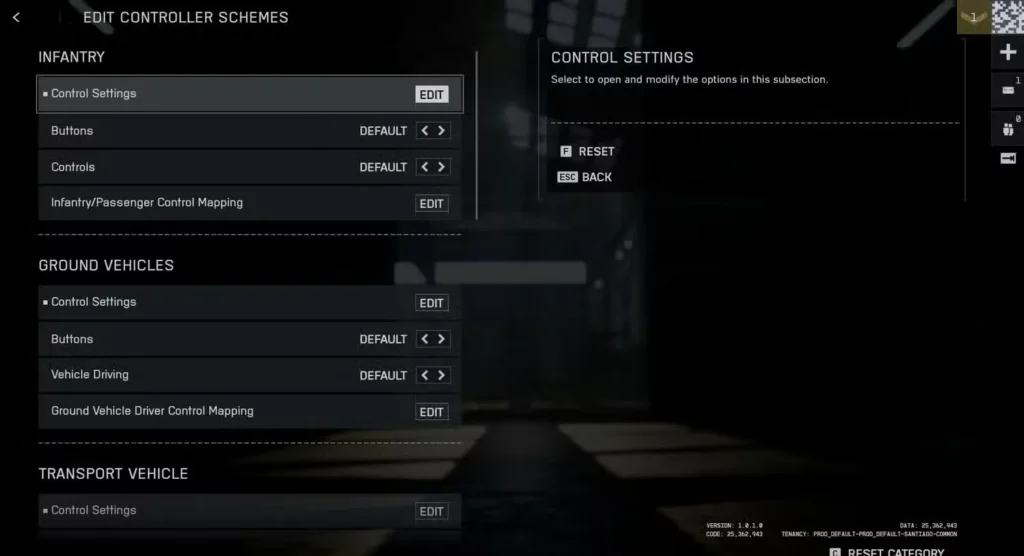Image resolution: width=1024 pixels, height=556 pixels.
Task: Open the rank badge with wings emblem
Action: (972, 17)
